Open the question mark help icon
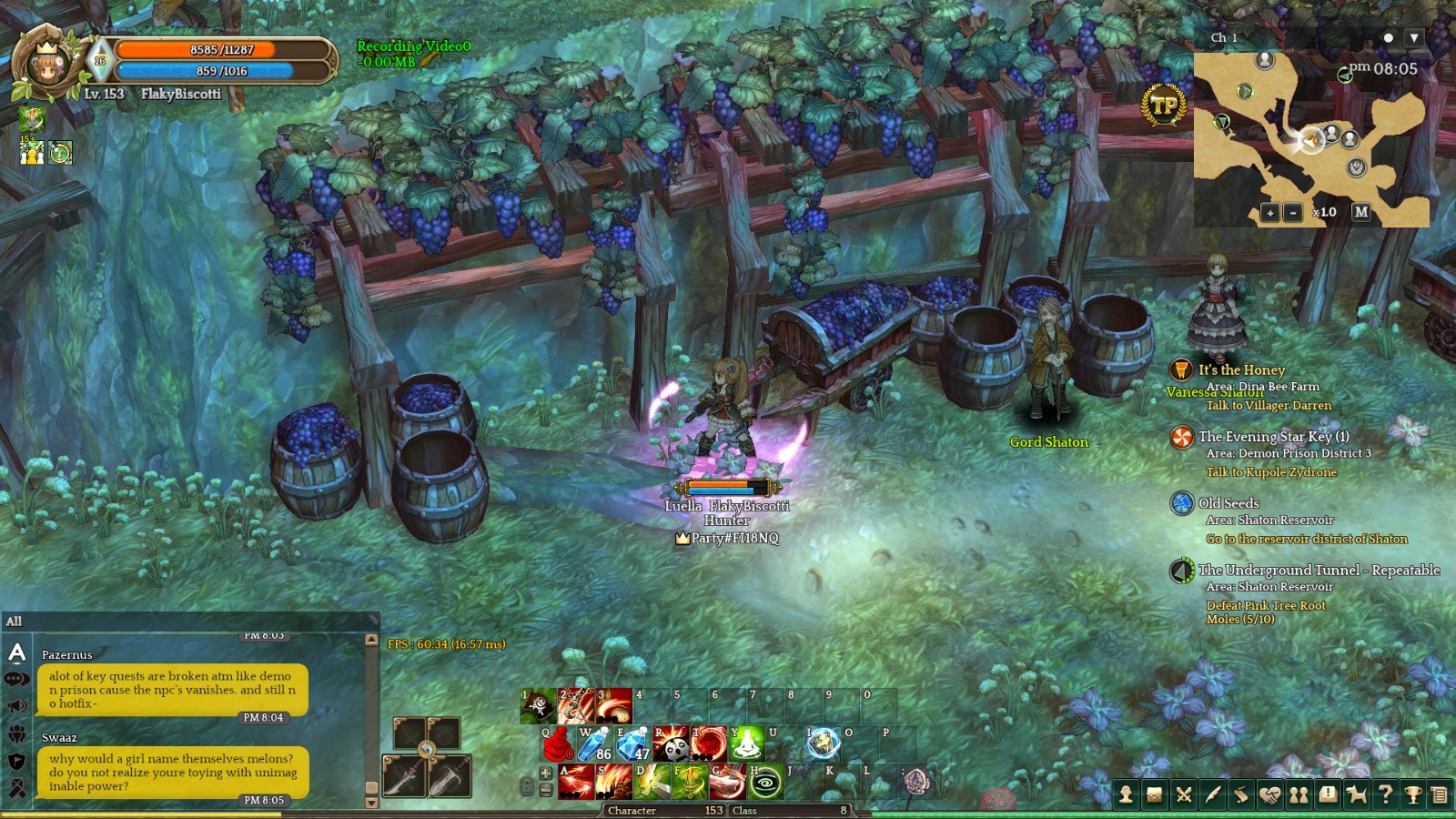This screenshot has height=819, width=1456. (x=1385, y=795)
